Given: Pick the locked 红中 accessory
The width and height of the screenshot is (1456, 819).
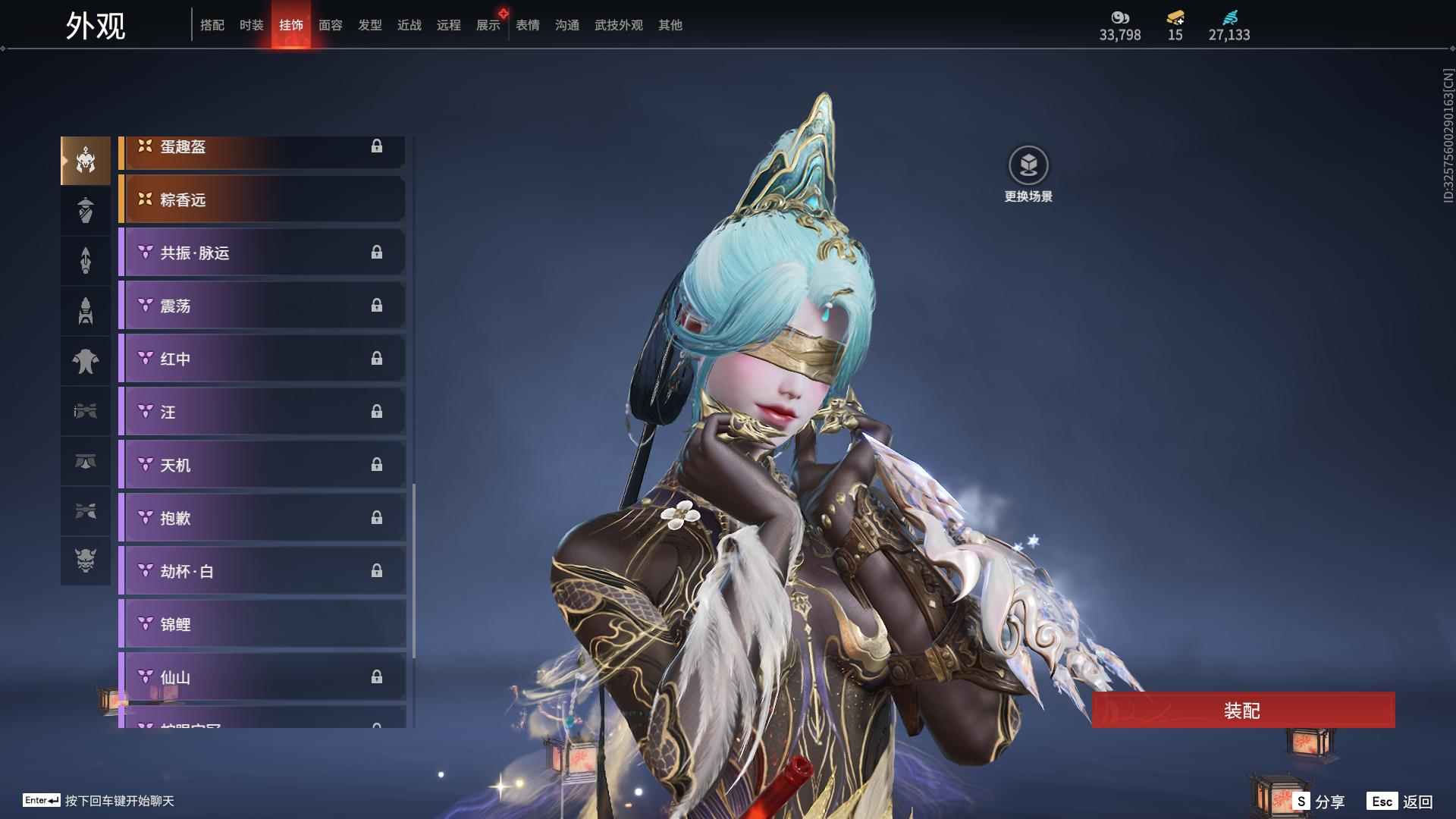Looking at the screenshot, I should coord(262,359).
